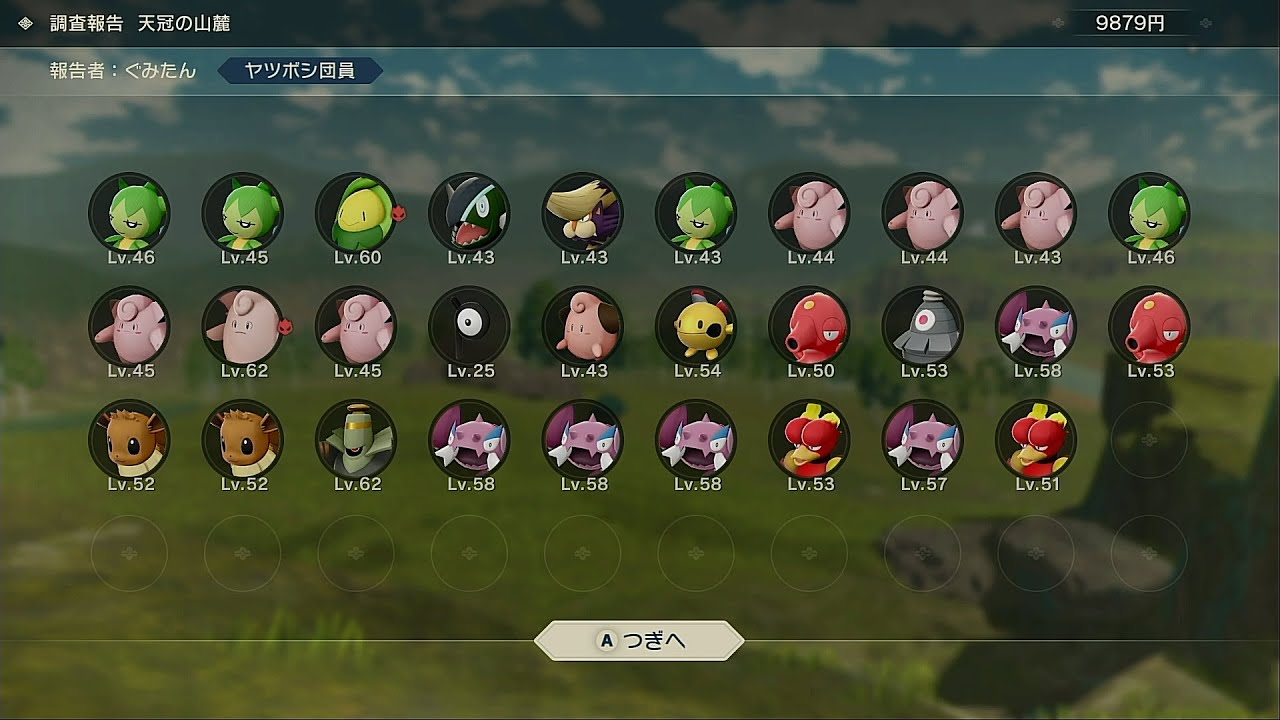This screenshot has height=720, width=1280.
Task: Select the Dusknoir Lv.62 icon
Action: 356,440
